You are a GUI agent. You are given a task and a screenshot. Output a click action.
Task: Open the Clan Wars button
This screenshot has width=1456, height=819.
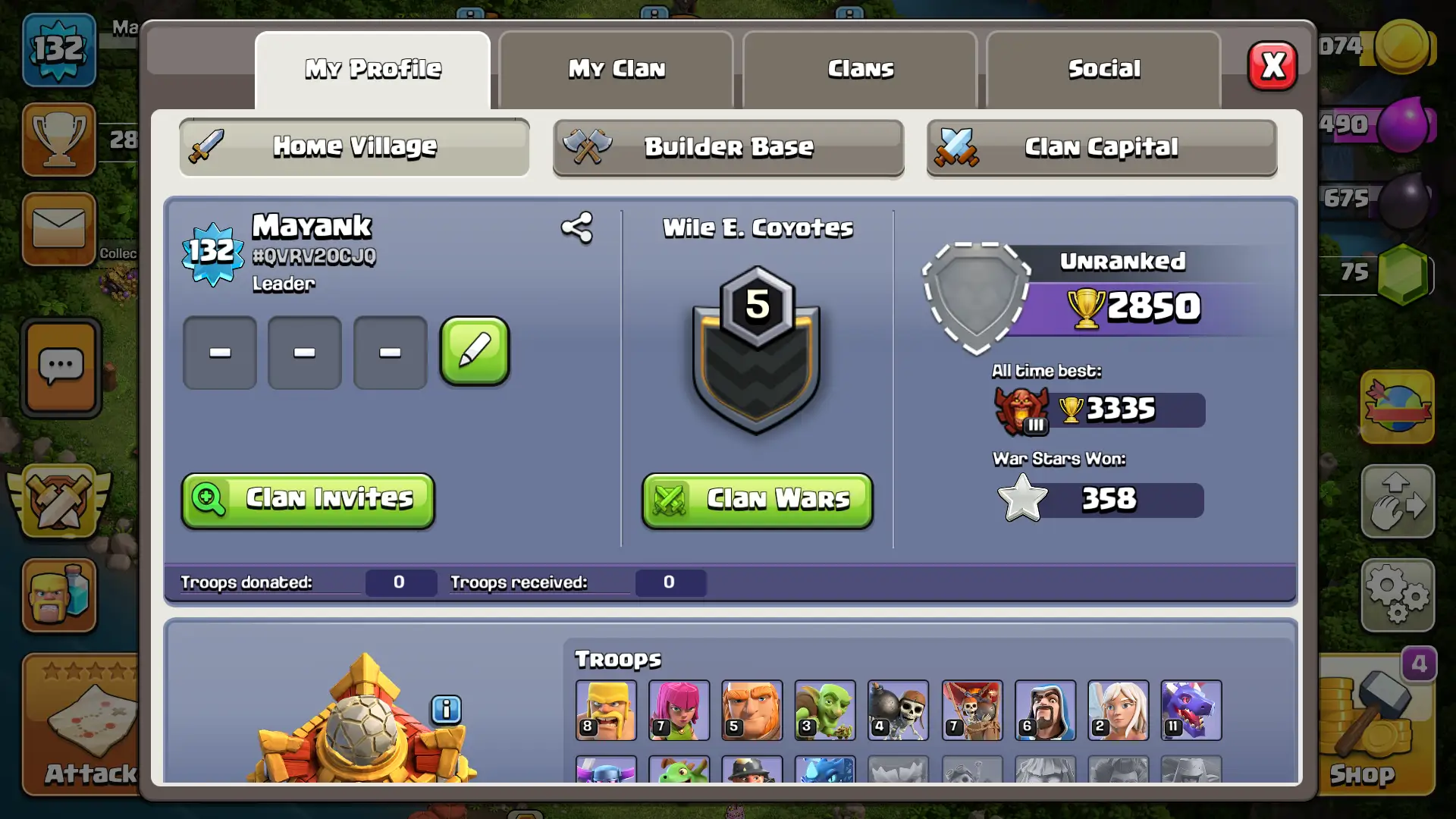click(x=757, y=500)
